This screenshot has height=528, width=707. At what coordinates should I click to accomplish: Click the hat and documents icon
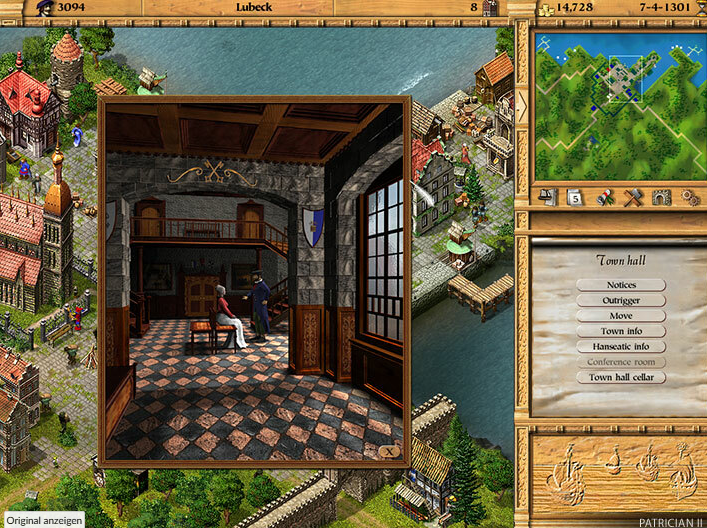[547, 197]
